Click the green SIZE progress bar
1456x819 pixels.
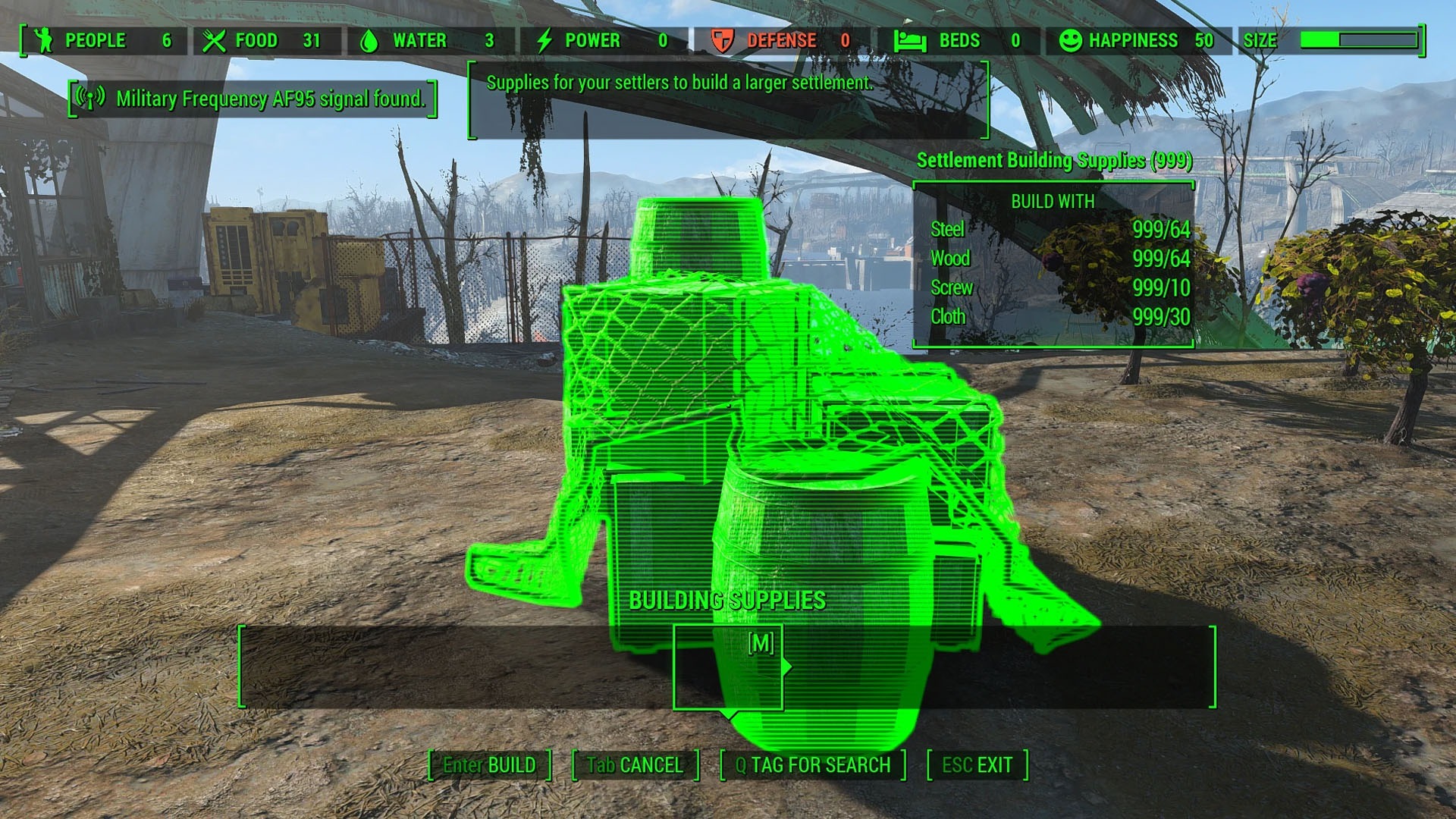pyautogui.click(x=1359, y=41)
